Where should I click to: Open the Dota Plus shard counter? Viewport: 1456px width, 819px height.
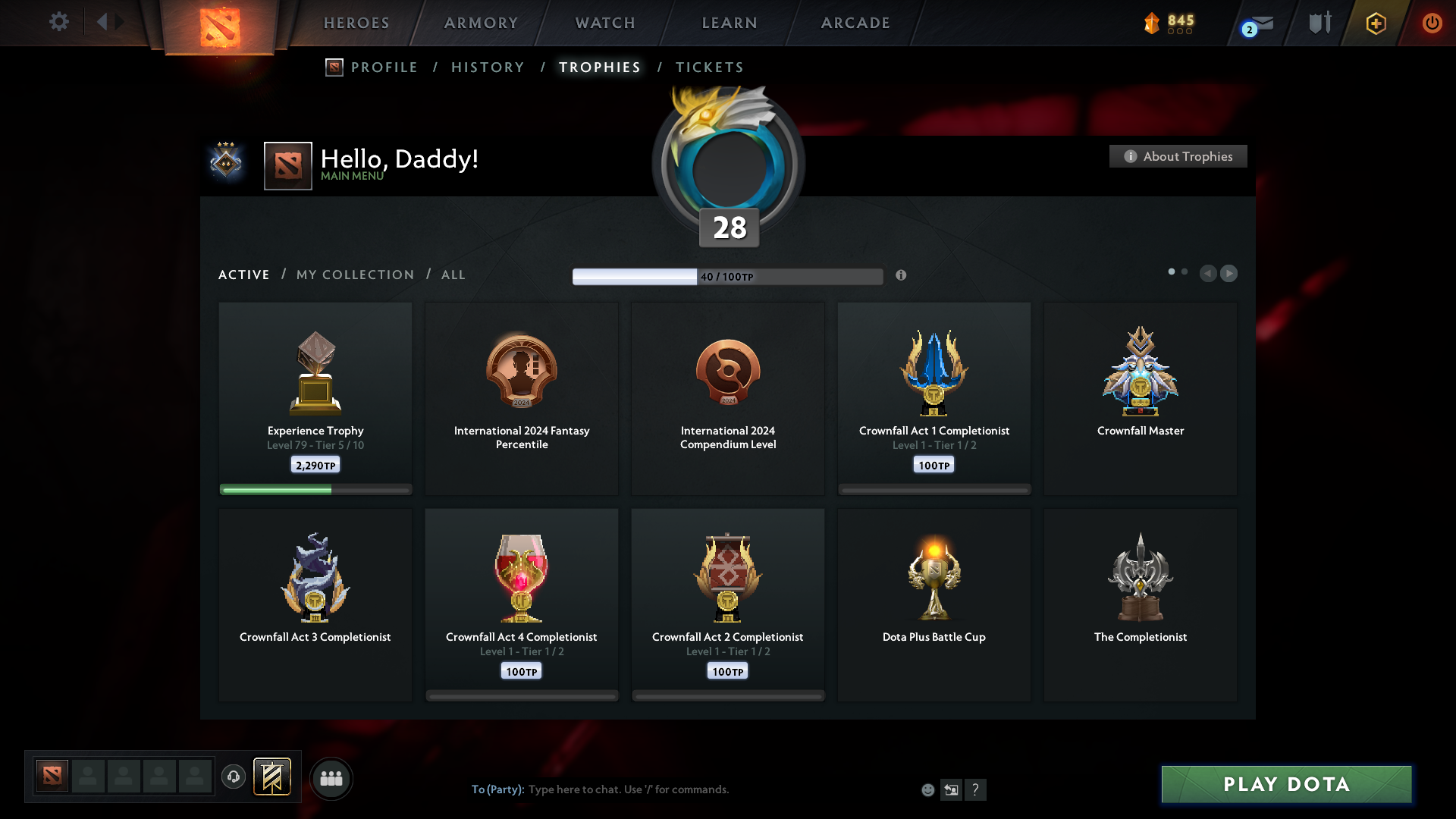[1168, 23]
